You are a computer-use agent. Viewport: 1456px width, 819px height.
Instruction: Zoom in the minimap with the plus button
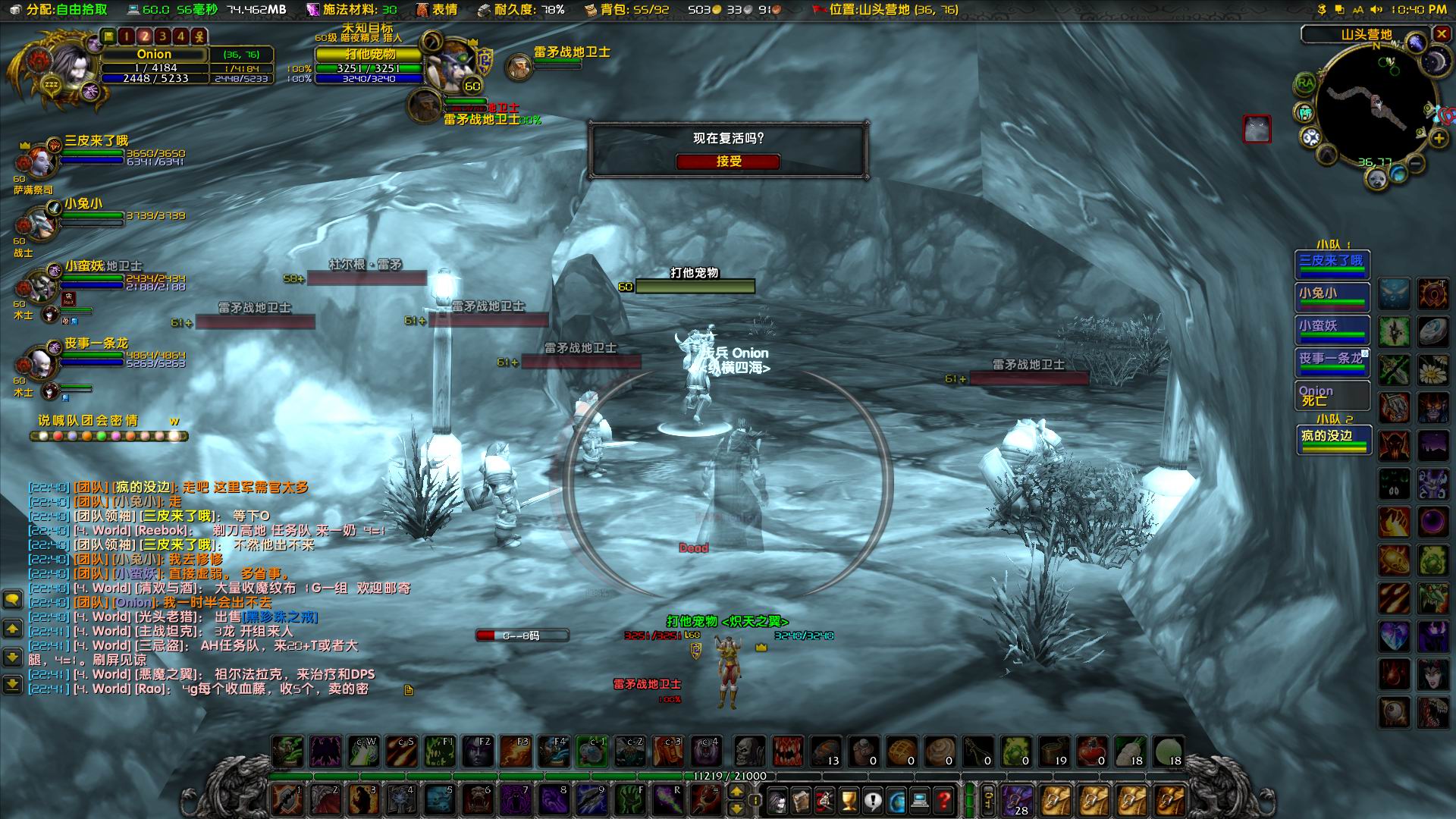tap(1438, 138)
